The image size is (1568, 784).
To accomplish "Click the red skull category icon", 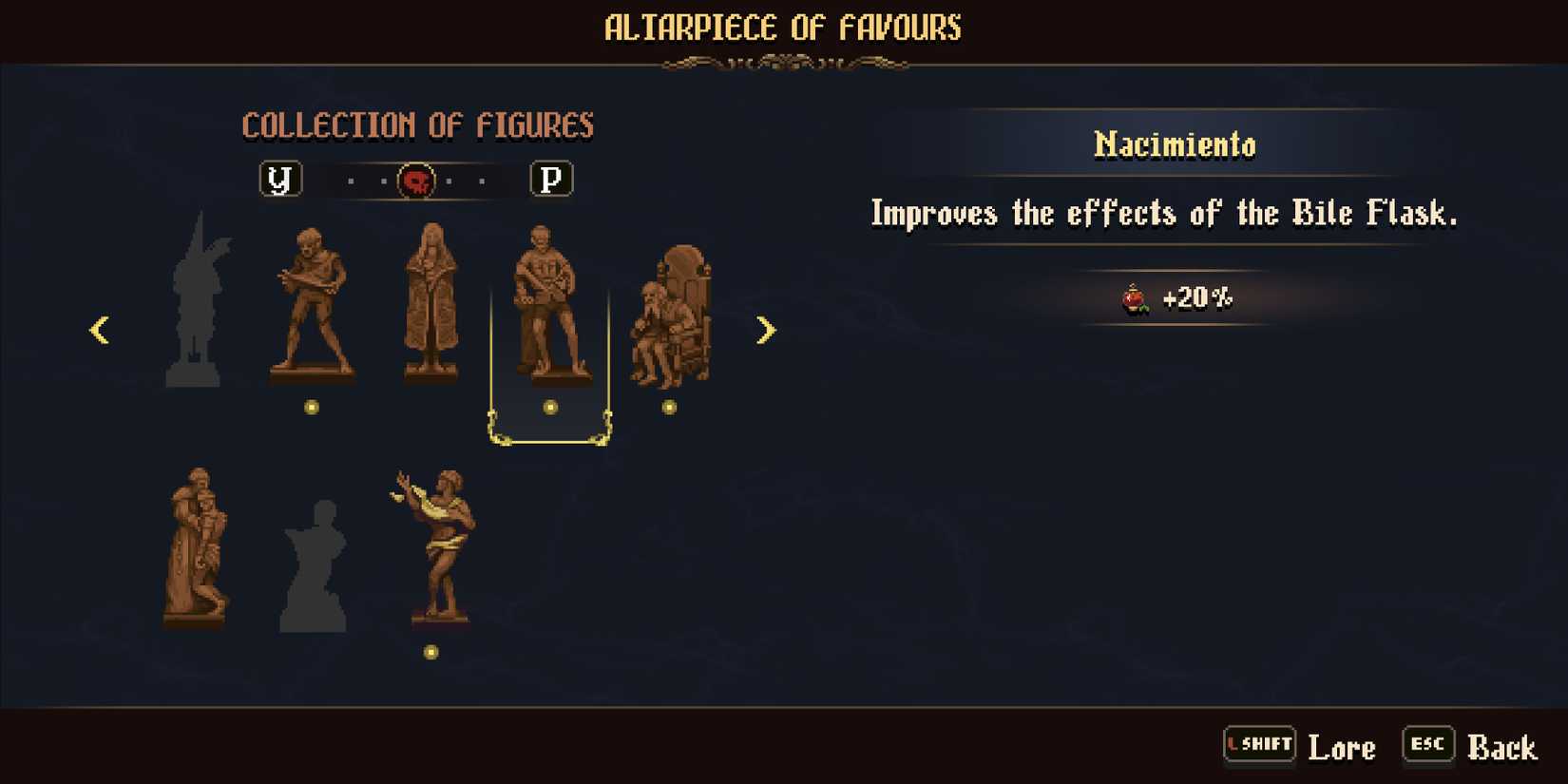I will [x=415, y=179].
